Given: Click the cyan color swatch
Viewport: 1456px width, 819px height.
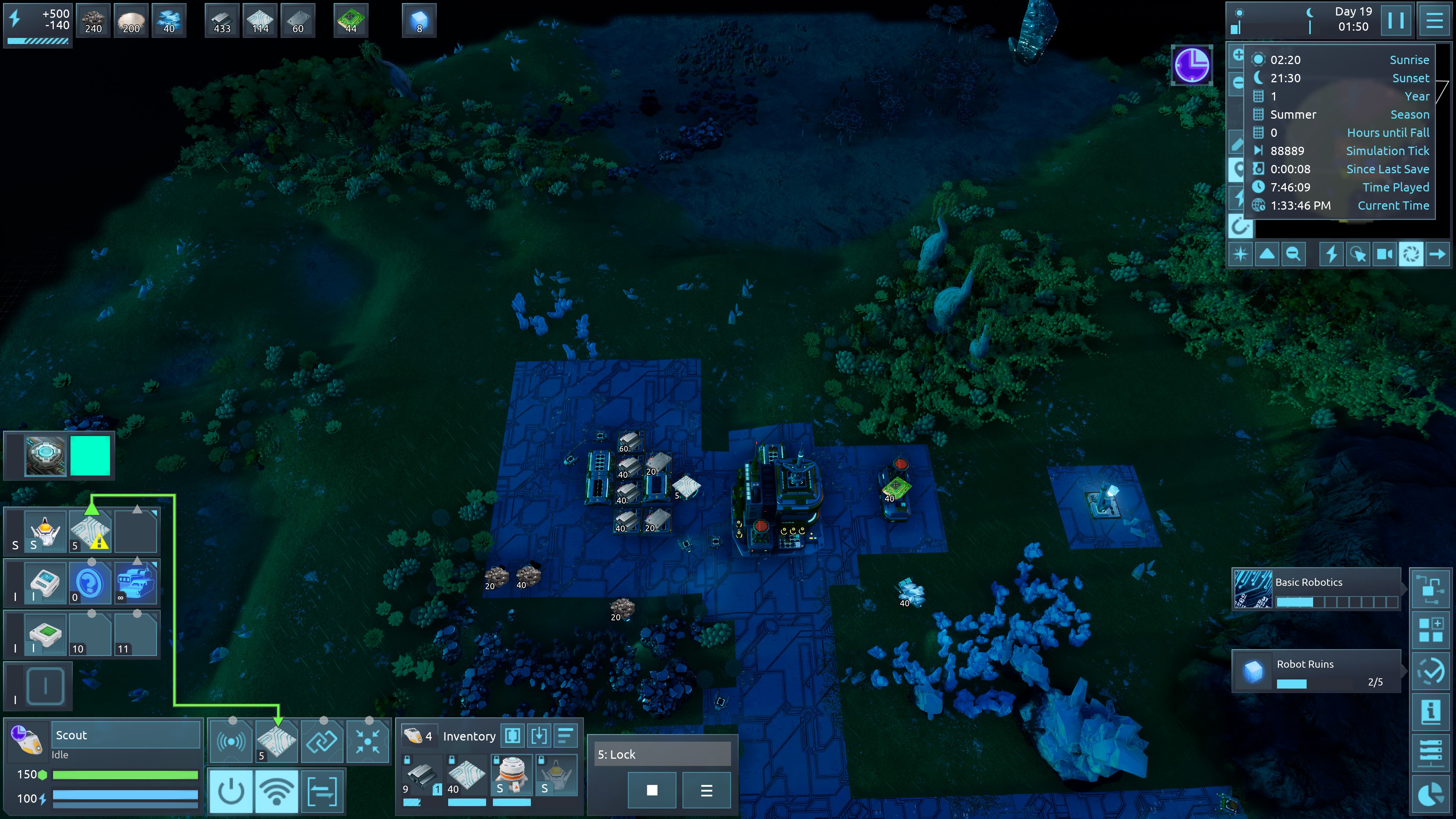Looking at the screenshot, I should click(90, 455).
